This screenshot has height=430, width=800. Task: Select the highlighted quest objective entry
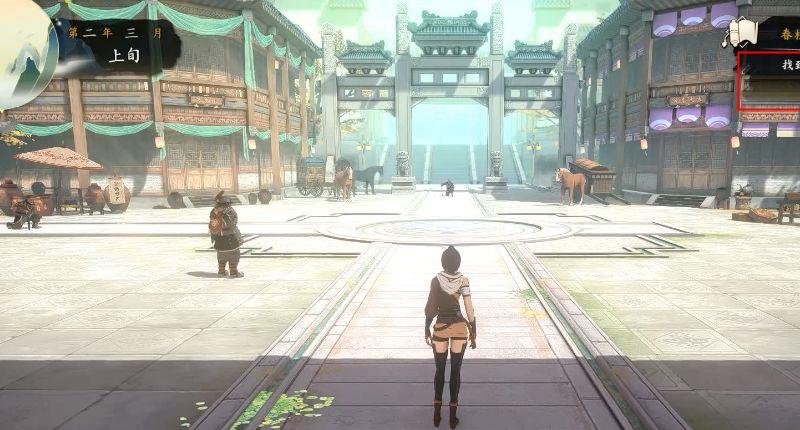coord(770,80)
